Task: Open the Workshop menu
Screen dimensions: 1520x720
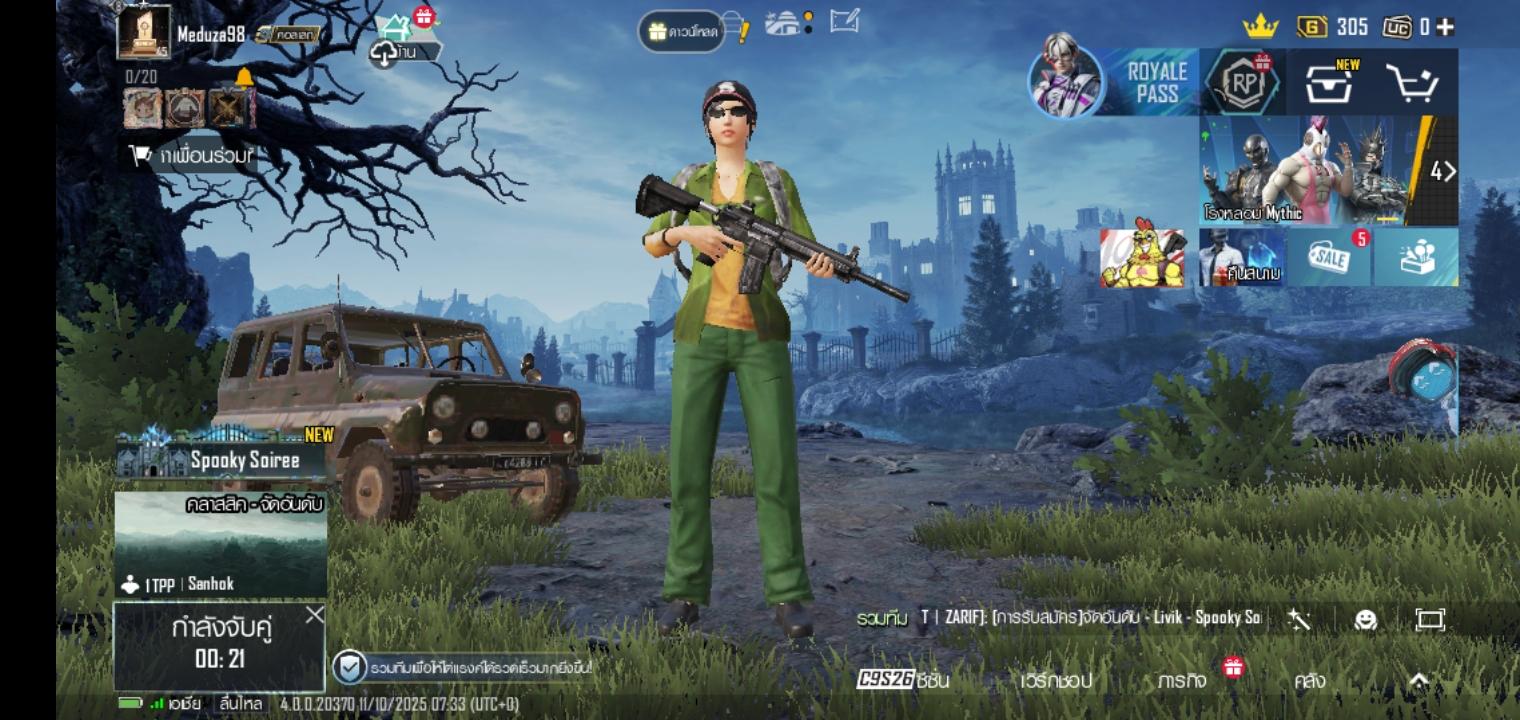Action: click(x=1056, y=681)
